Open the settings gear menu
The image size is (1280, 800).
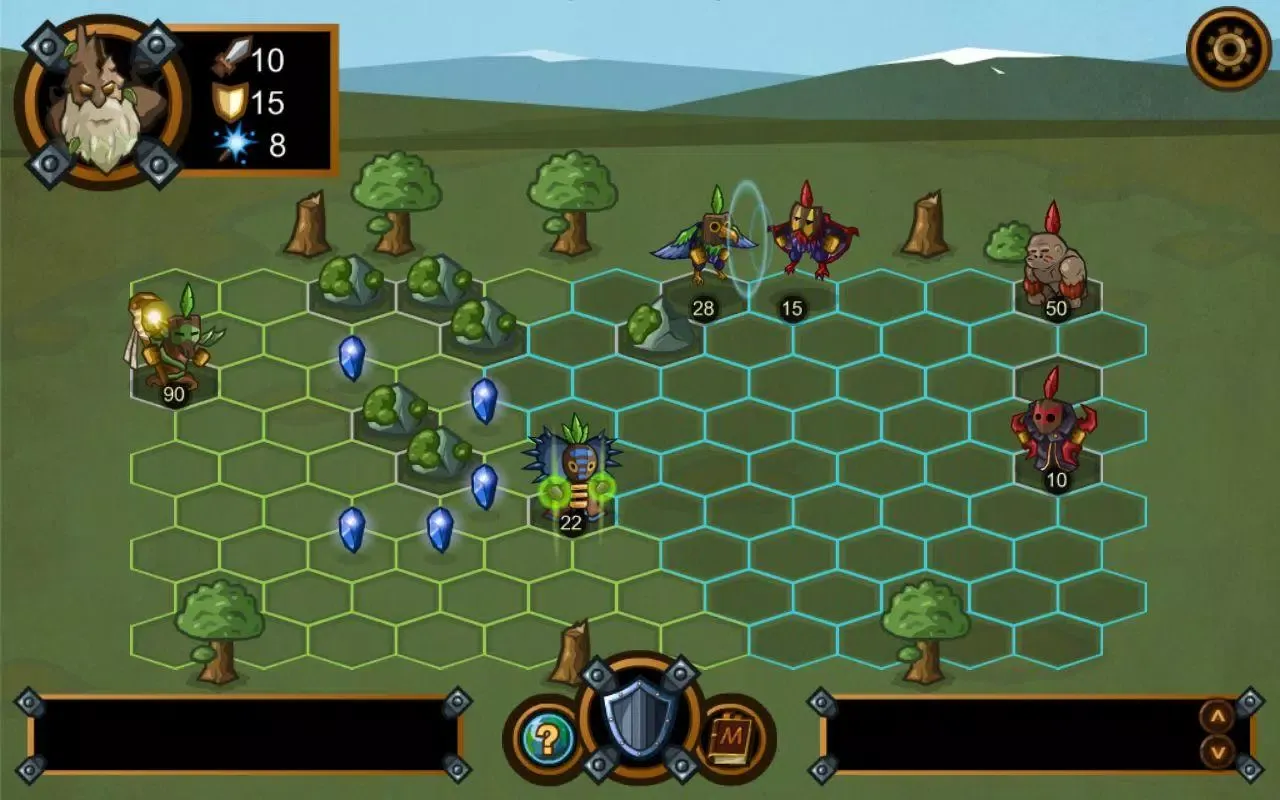(1228, 48)
